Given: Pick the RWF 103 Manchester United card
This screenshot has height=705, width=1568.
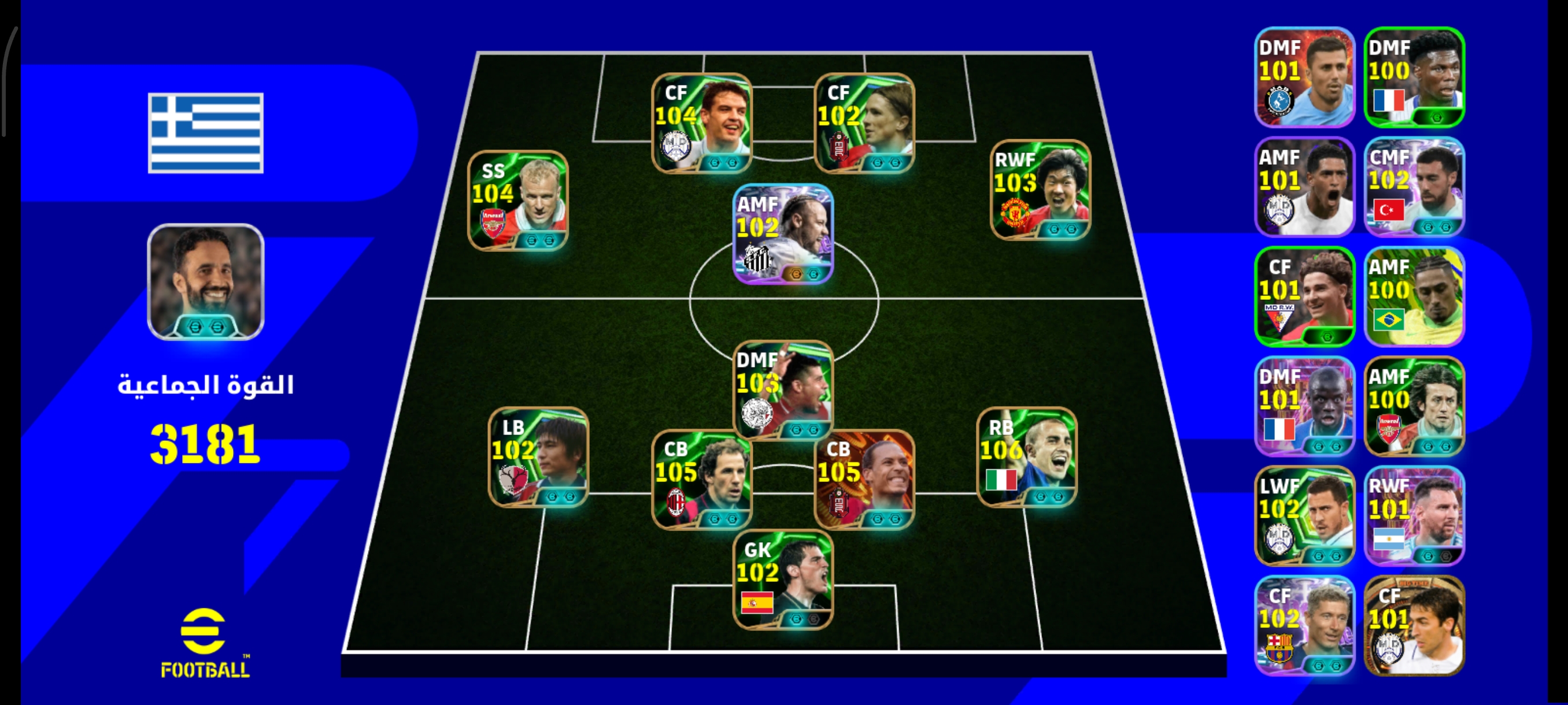Looking at the screenshot, I should (1040, 190).
